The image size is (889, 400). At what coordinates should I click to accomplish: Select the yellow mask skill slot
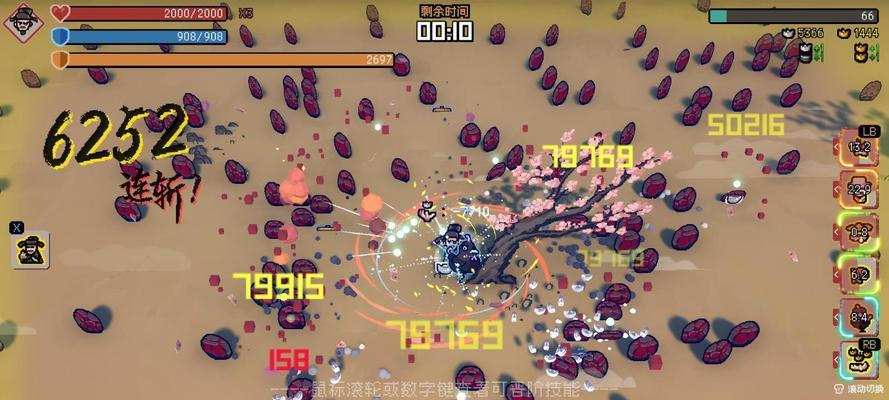pyautogui.click(x=859, y=359)
